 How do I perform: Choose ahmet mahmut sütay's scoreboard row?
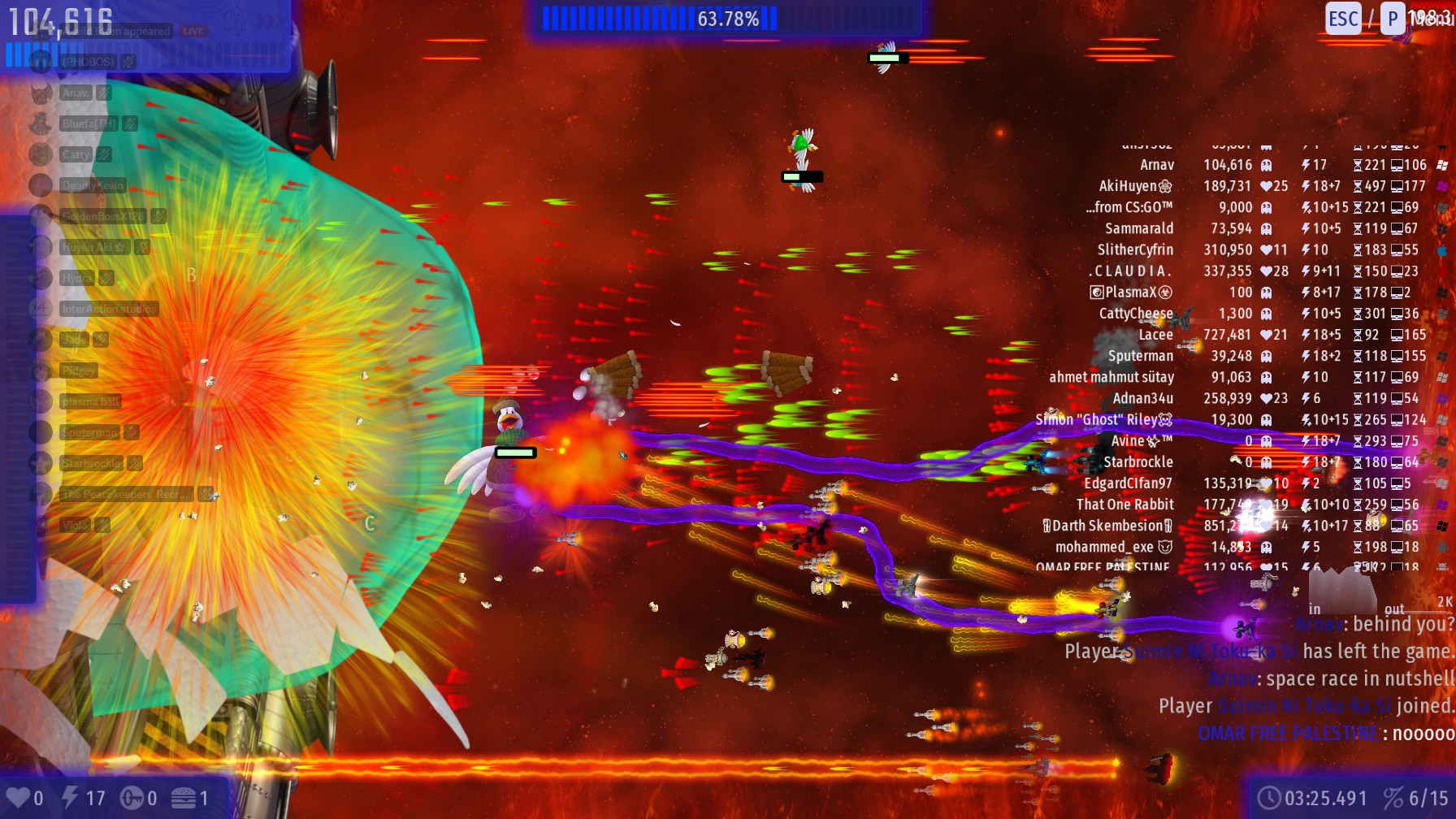[1111, 377]
